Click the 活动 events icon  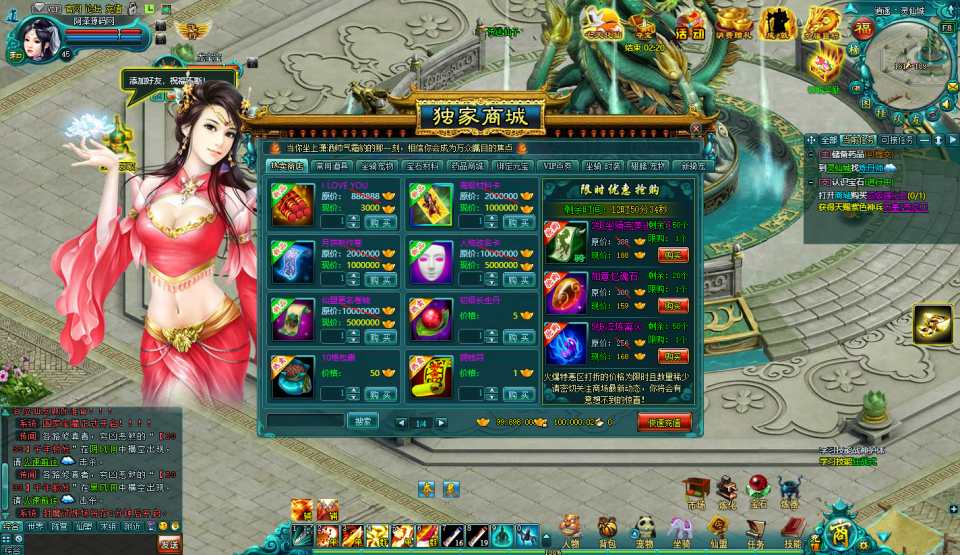click(690, 24)
